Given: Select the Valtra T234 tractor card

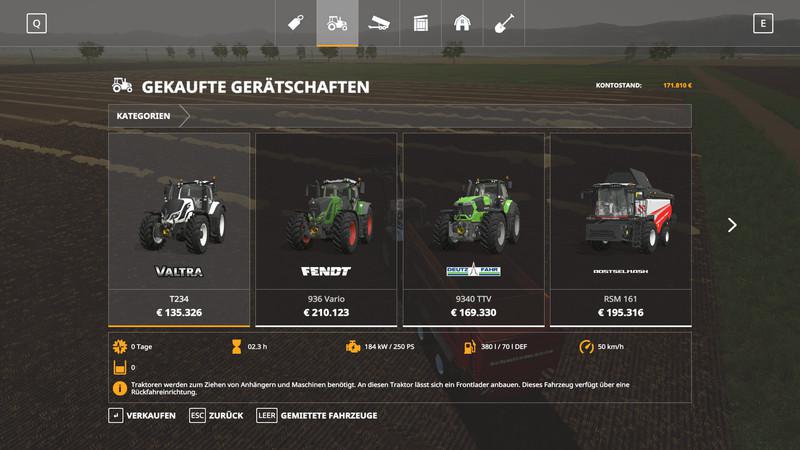Looking at the screenshot, I should [179, 229].
